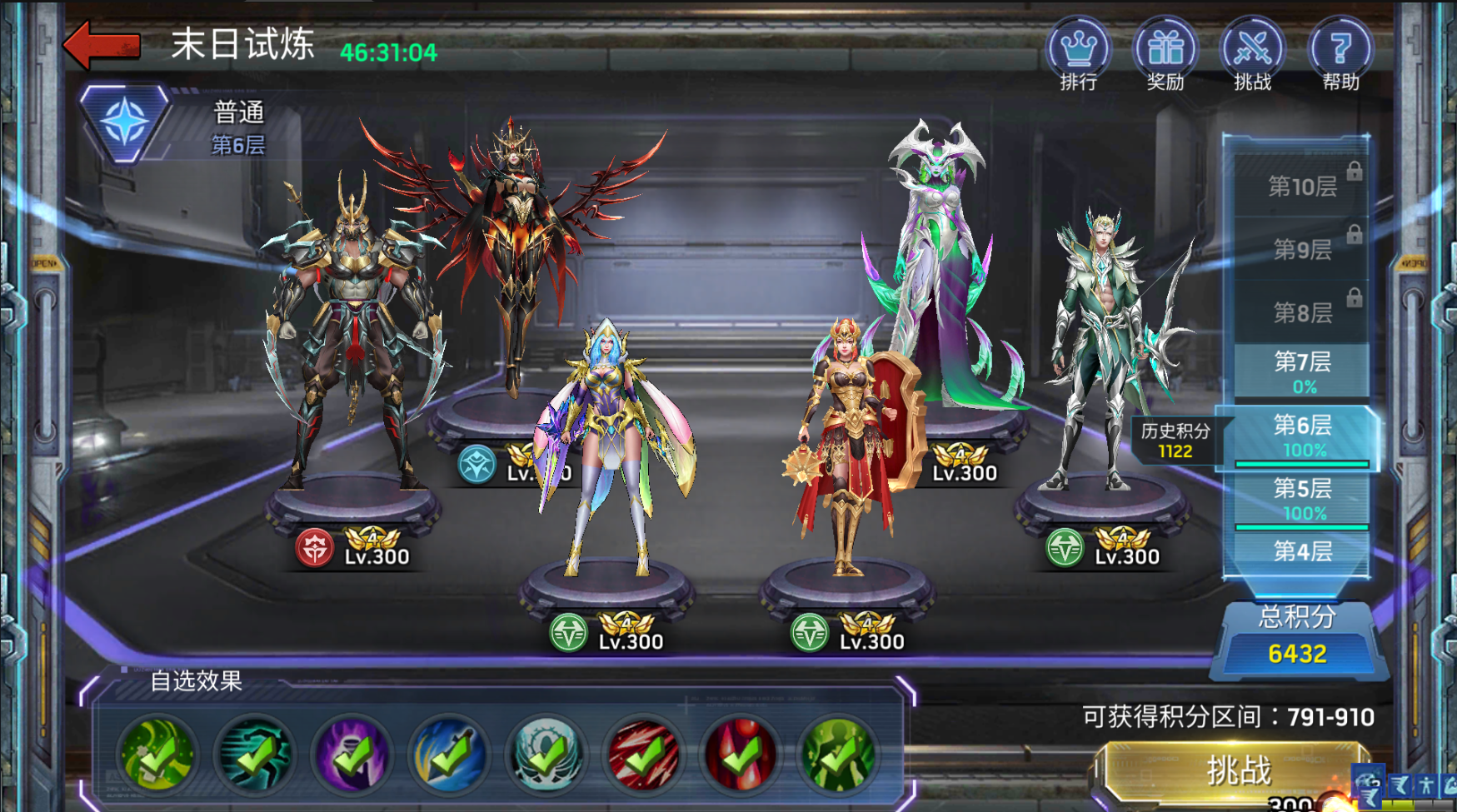Viewport: 1457px width, 812px height.
Task: Tap the crossed-swords 挑战 icon
Action: click(x=1252, y=53)
